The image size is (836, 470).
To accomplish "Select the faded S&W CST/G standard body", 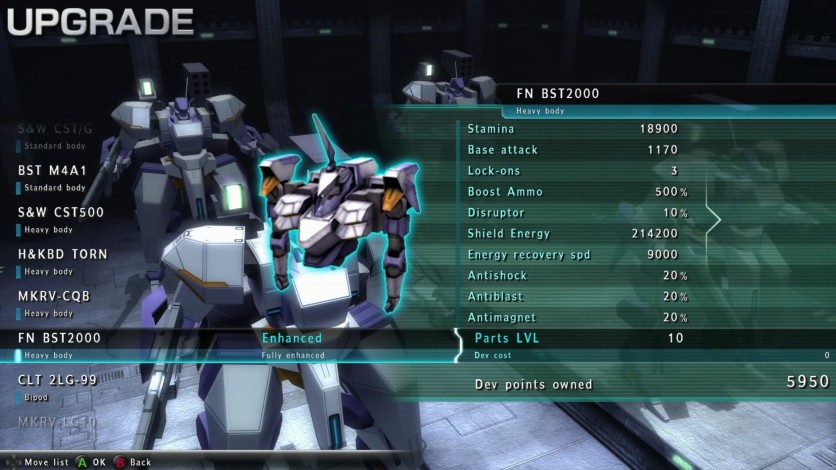I will tap(56, 134).
